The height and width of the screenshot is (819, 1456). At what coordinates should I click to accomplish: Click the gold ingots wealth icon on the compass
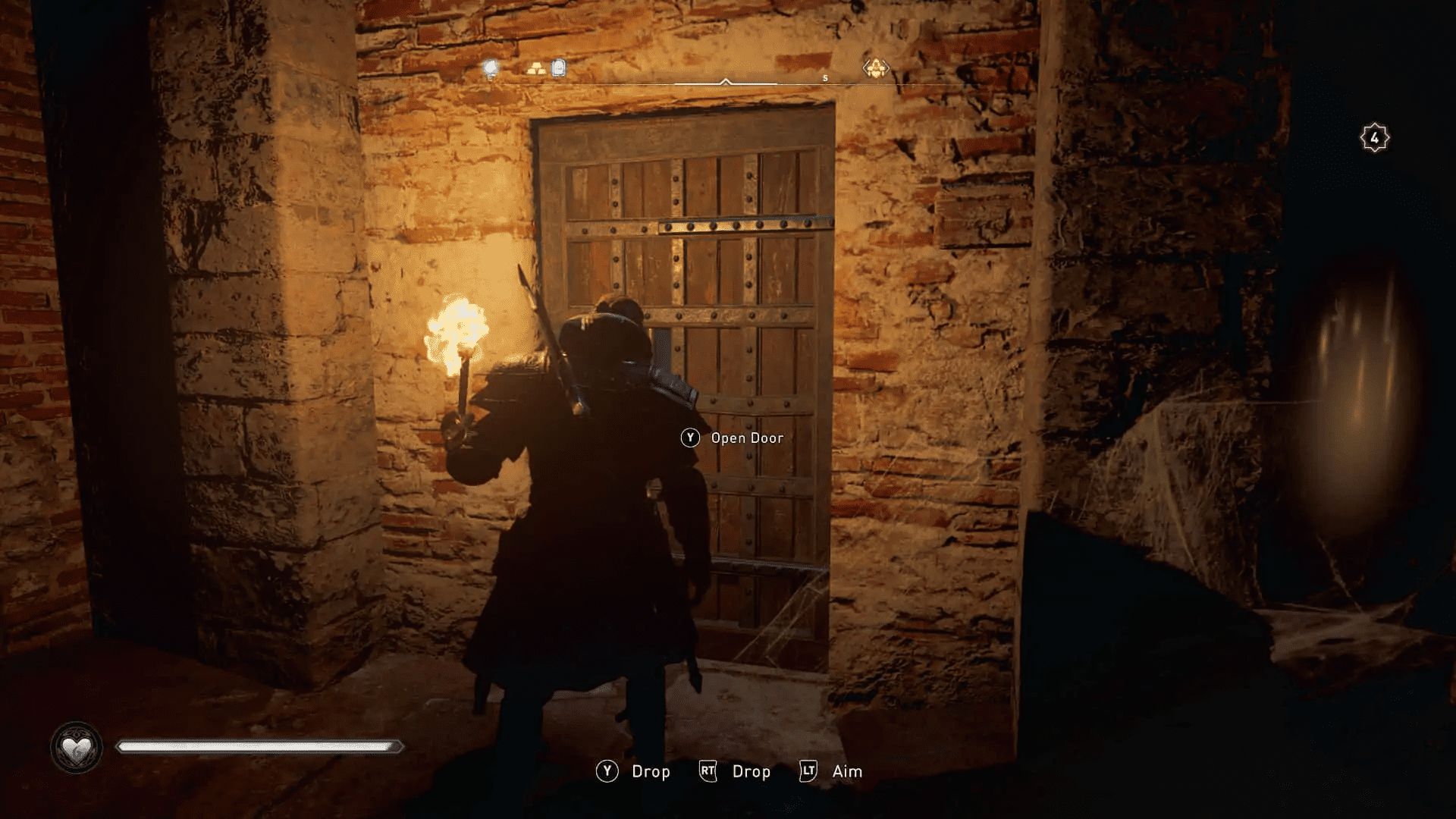[x=535, y=68]
